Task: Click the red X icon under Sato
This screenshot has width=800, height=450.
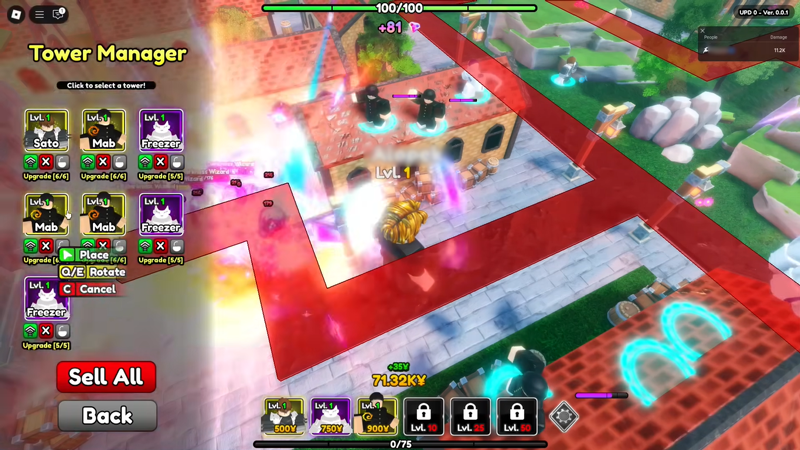Action: tap(46, 162)
